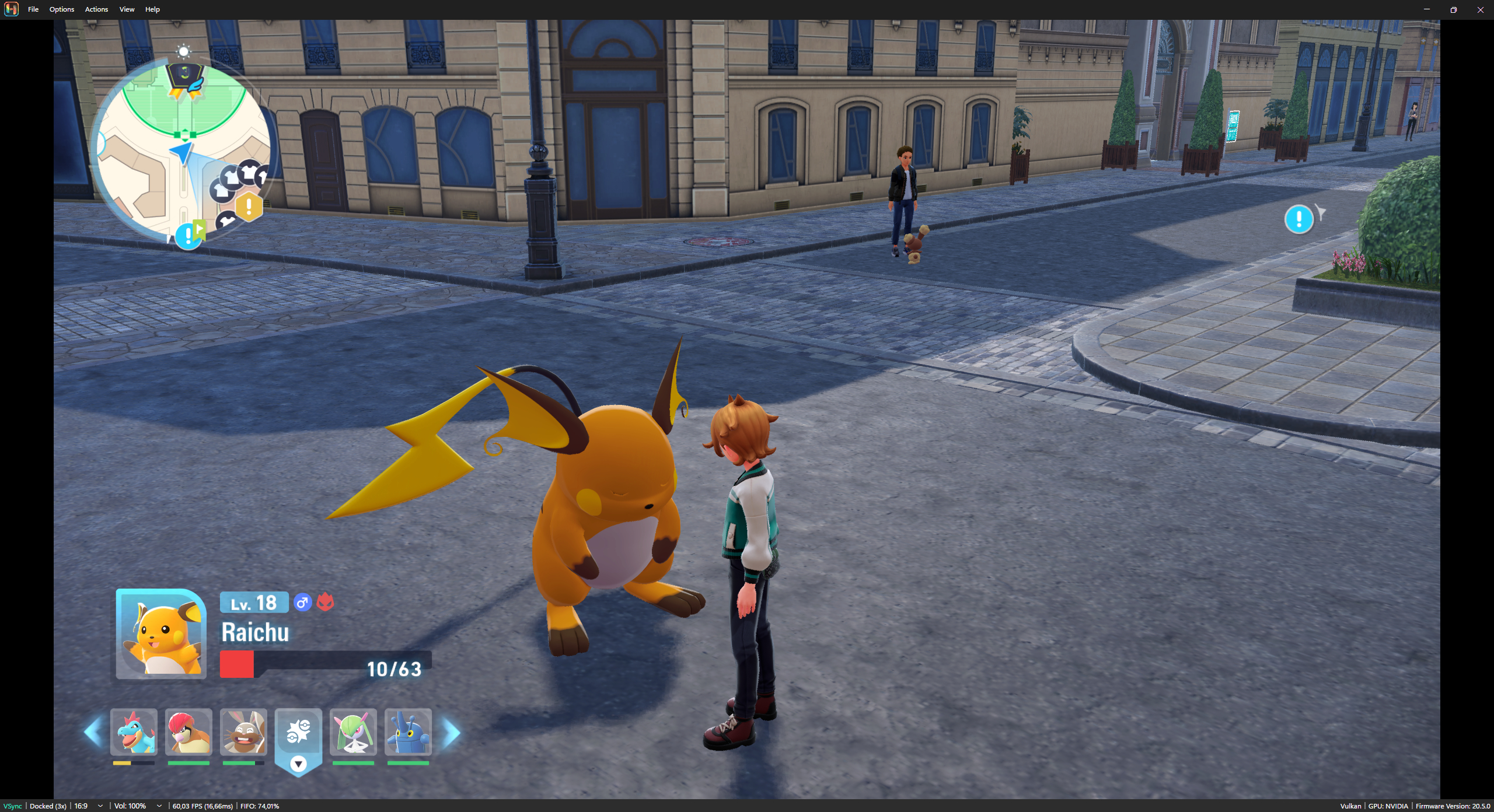
Task: Choose Pidgeotto from the party row
Action: (189, 732)
